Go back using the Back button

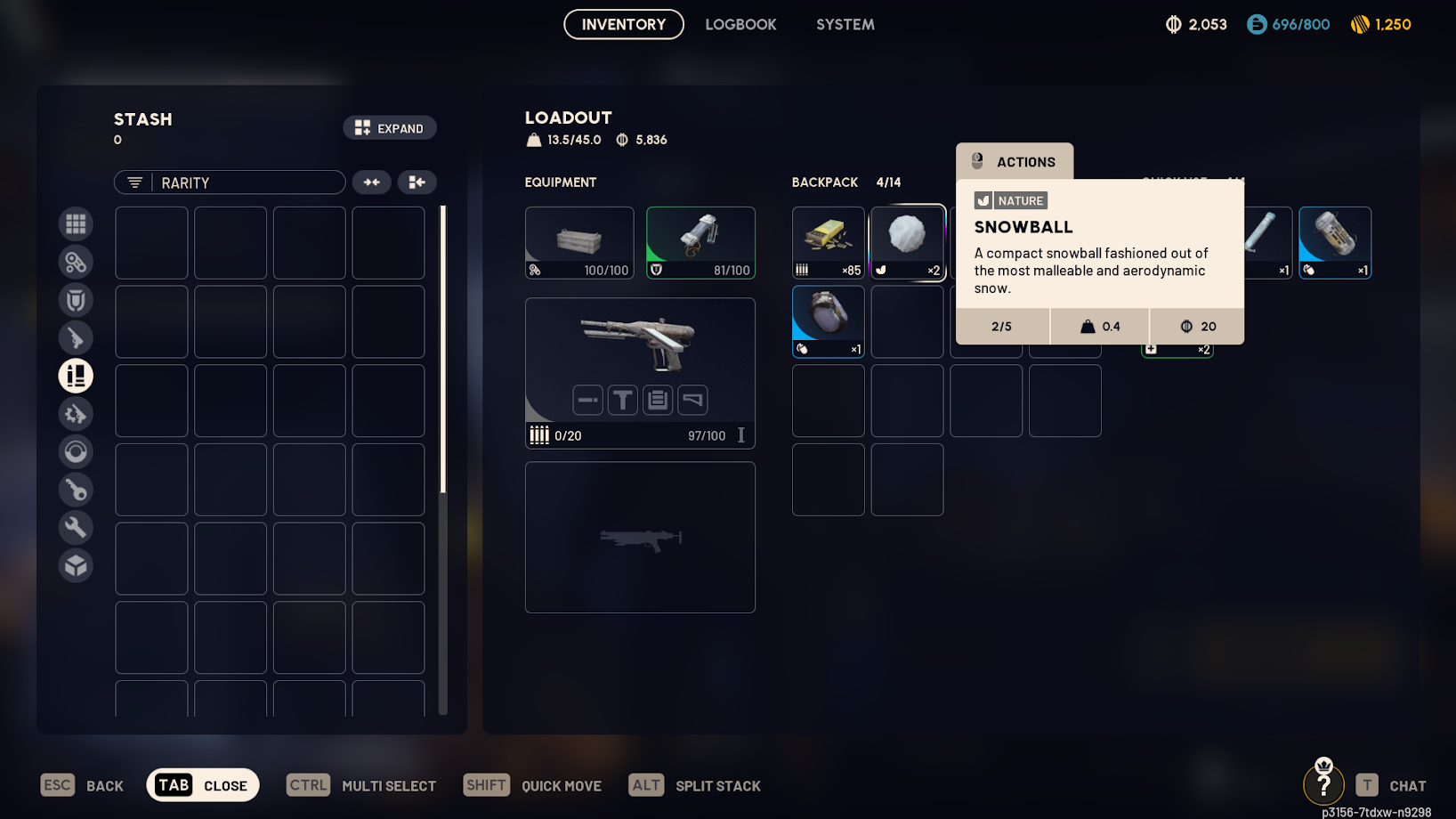pos(83,785)
